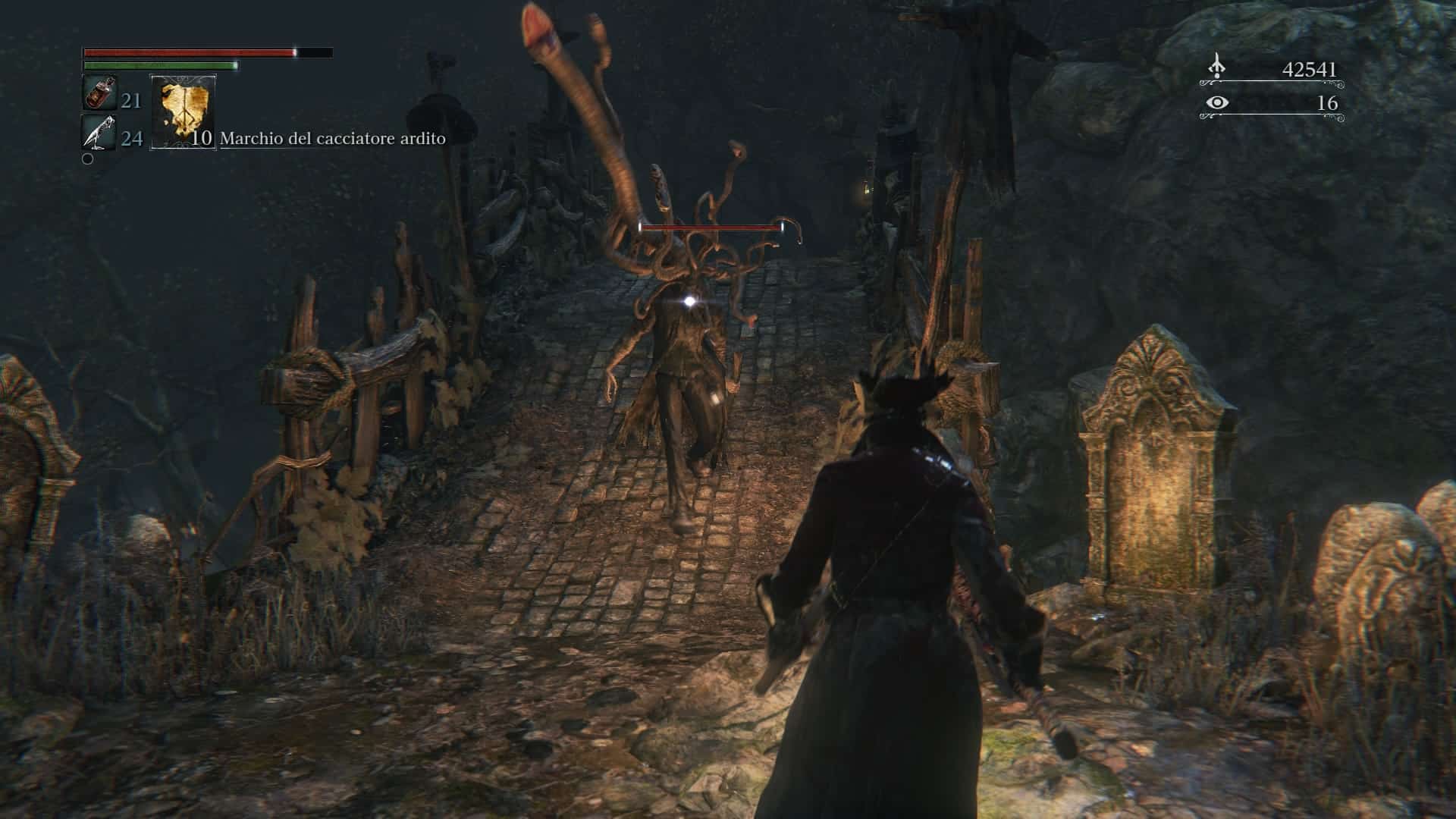Screen dimensions: 1456x819
Task: Select the quicksilver bullet icon
Action: (99, 133)
